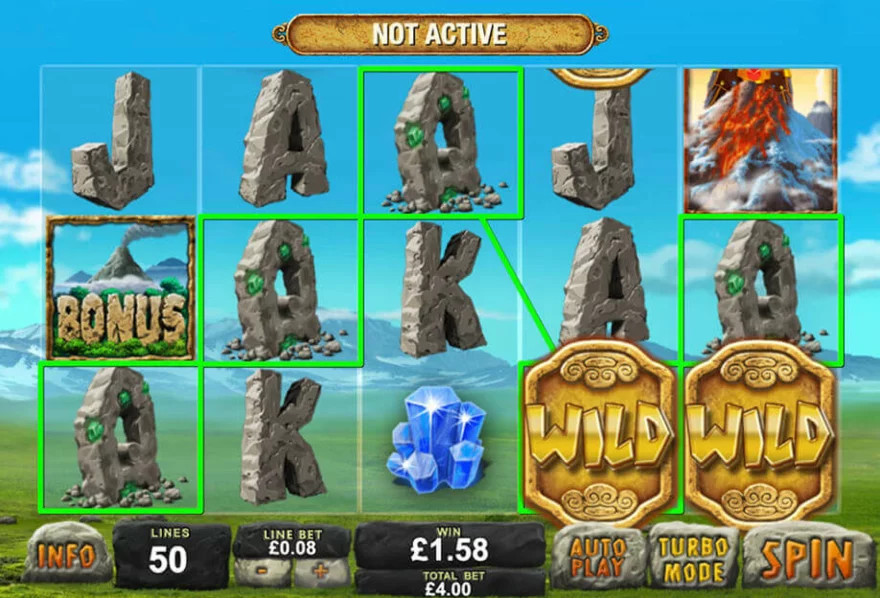Toggle Turbo Mode
Viewport: 880px width, 598px height.
(693, 556)
